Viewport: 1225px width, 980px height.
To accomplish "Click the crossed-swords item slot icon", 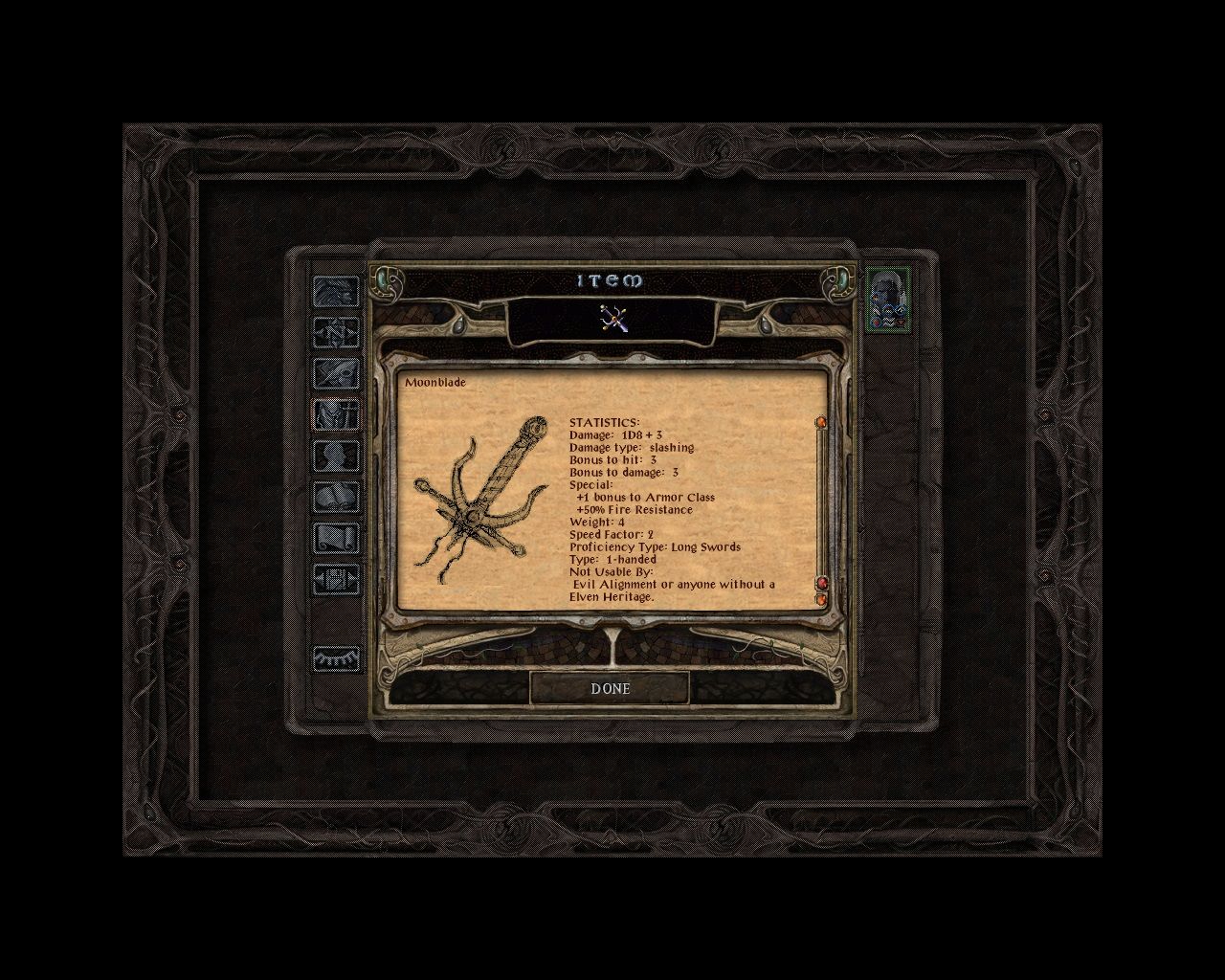I will tap(612, 320).
